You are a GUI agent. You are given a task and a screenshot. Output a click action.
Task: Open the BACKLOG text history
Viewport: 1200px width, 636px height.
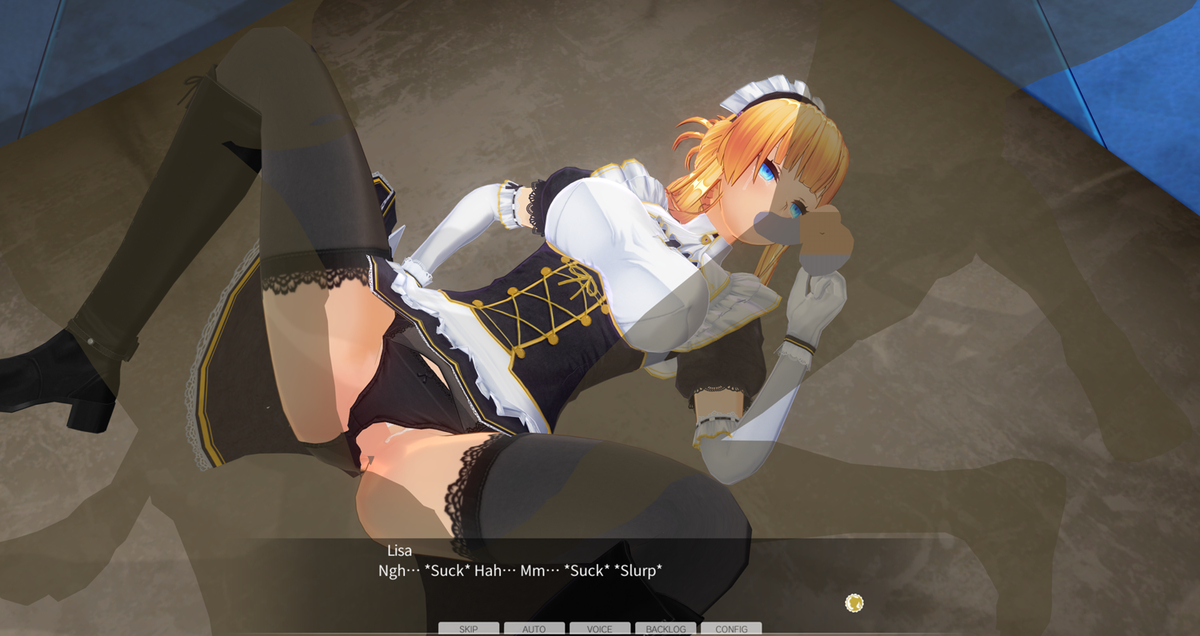[666, 629]
